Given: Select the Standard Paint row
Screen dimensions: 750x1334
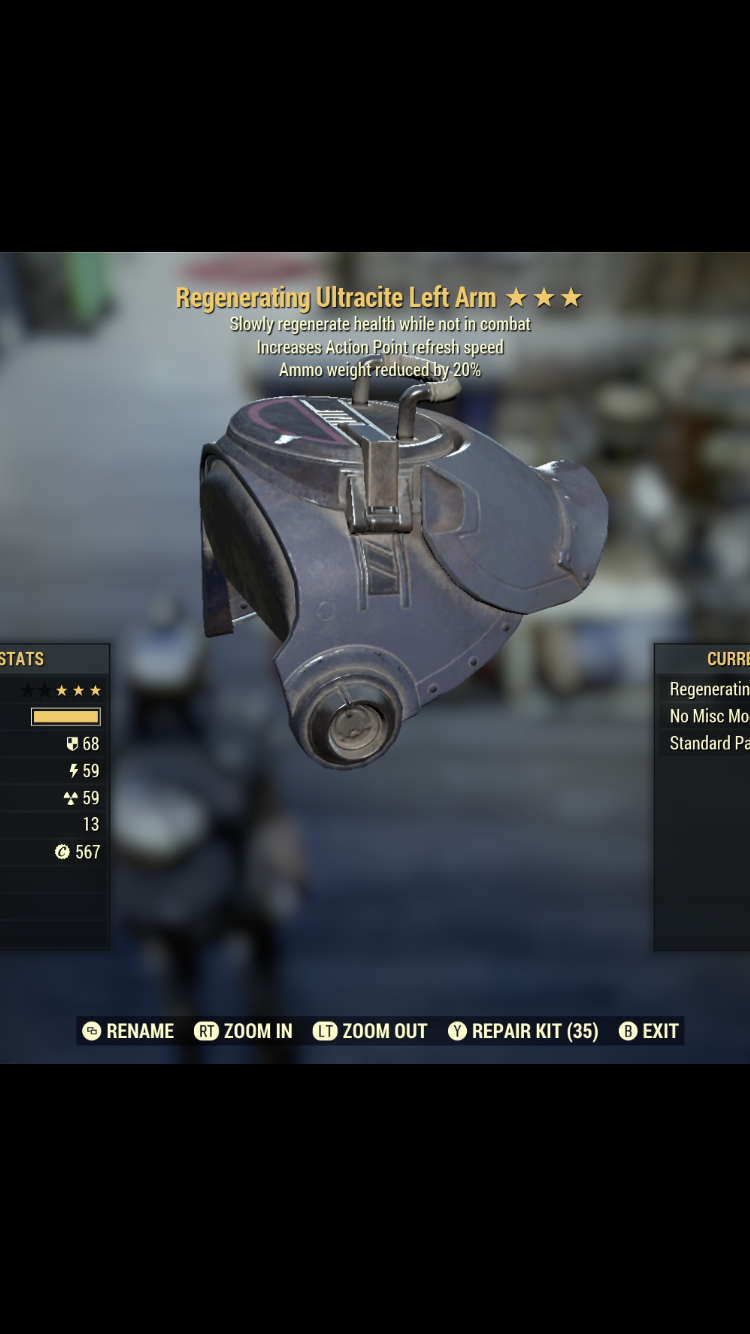Looking at the screenshot, I should coord(708,743).
